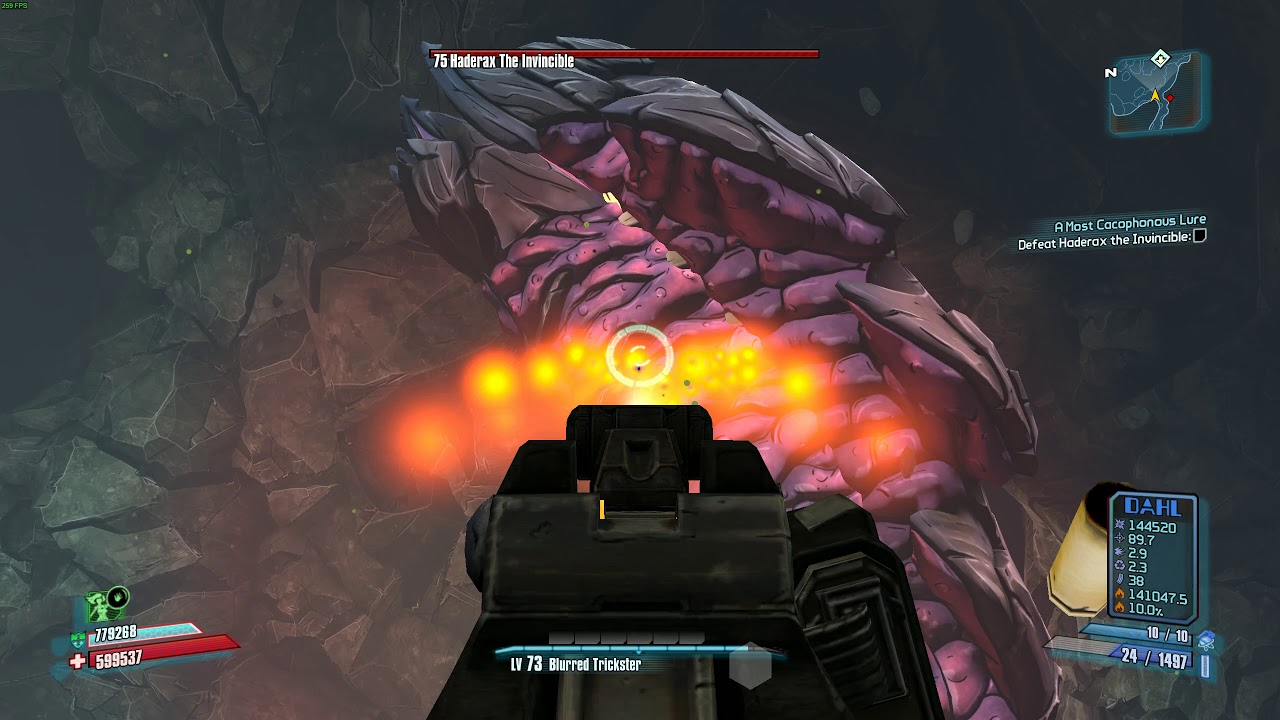The height and width of the screenshot is (720, 1280).
Task: Toggle the Defeat Haderax objective checkbox
Action: click(x=1200, y=236)
